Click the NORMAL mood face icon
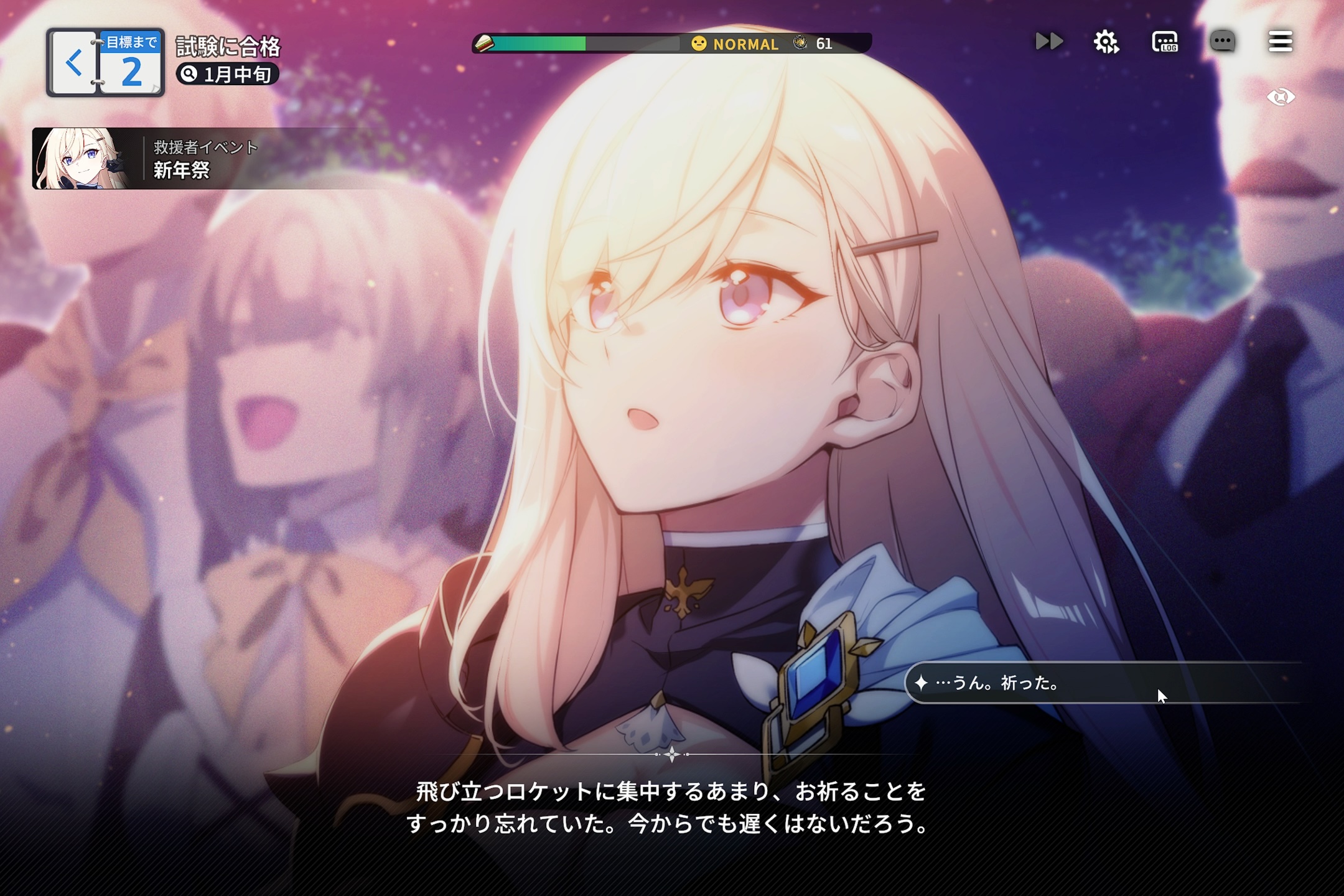Screen dimensions: 1344x896 click(698, 44)
